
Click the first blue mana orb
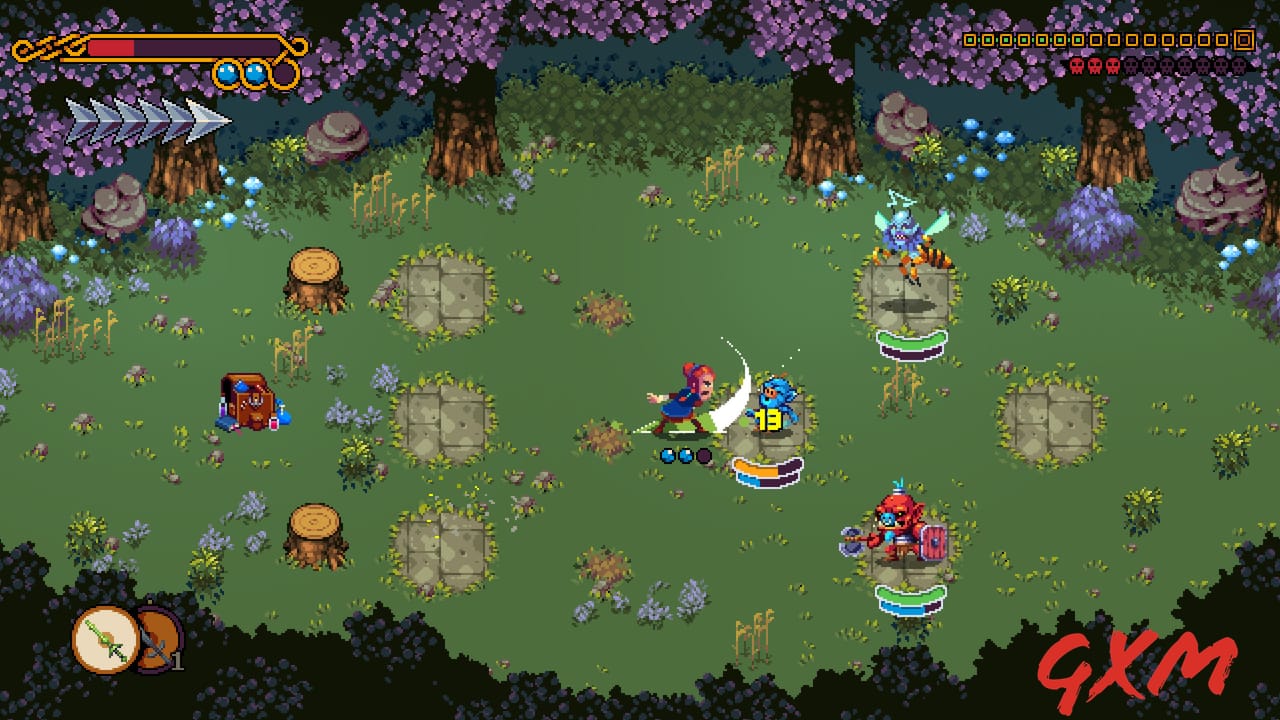[227, 72]
